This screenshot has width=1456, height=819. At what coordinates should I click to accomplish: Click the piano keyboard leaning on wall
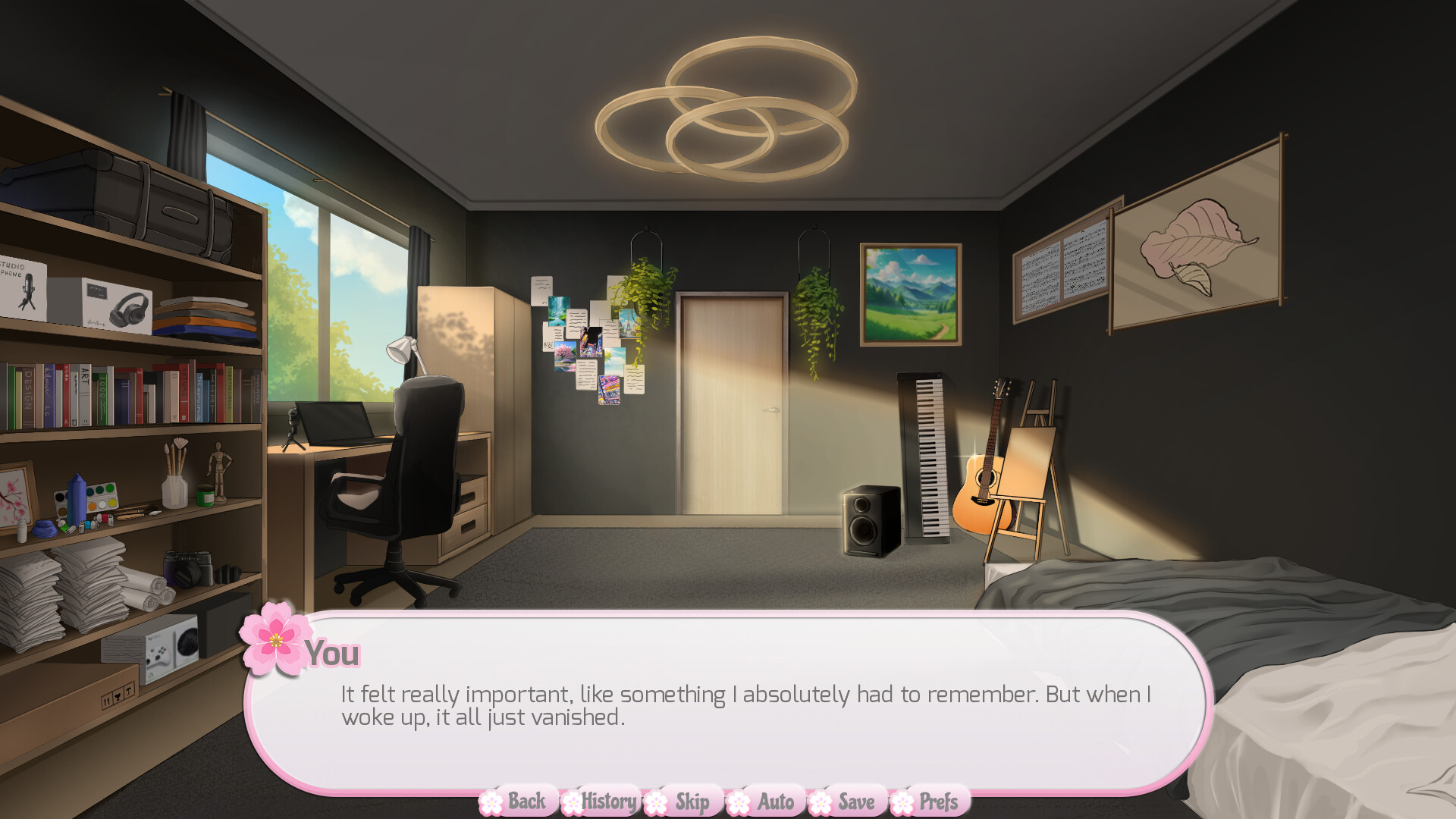point(928,455)
